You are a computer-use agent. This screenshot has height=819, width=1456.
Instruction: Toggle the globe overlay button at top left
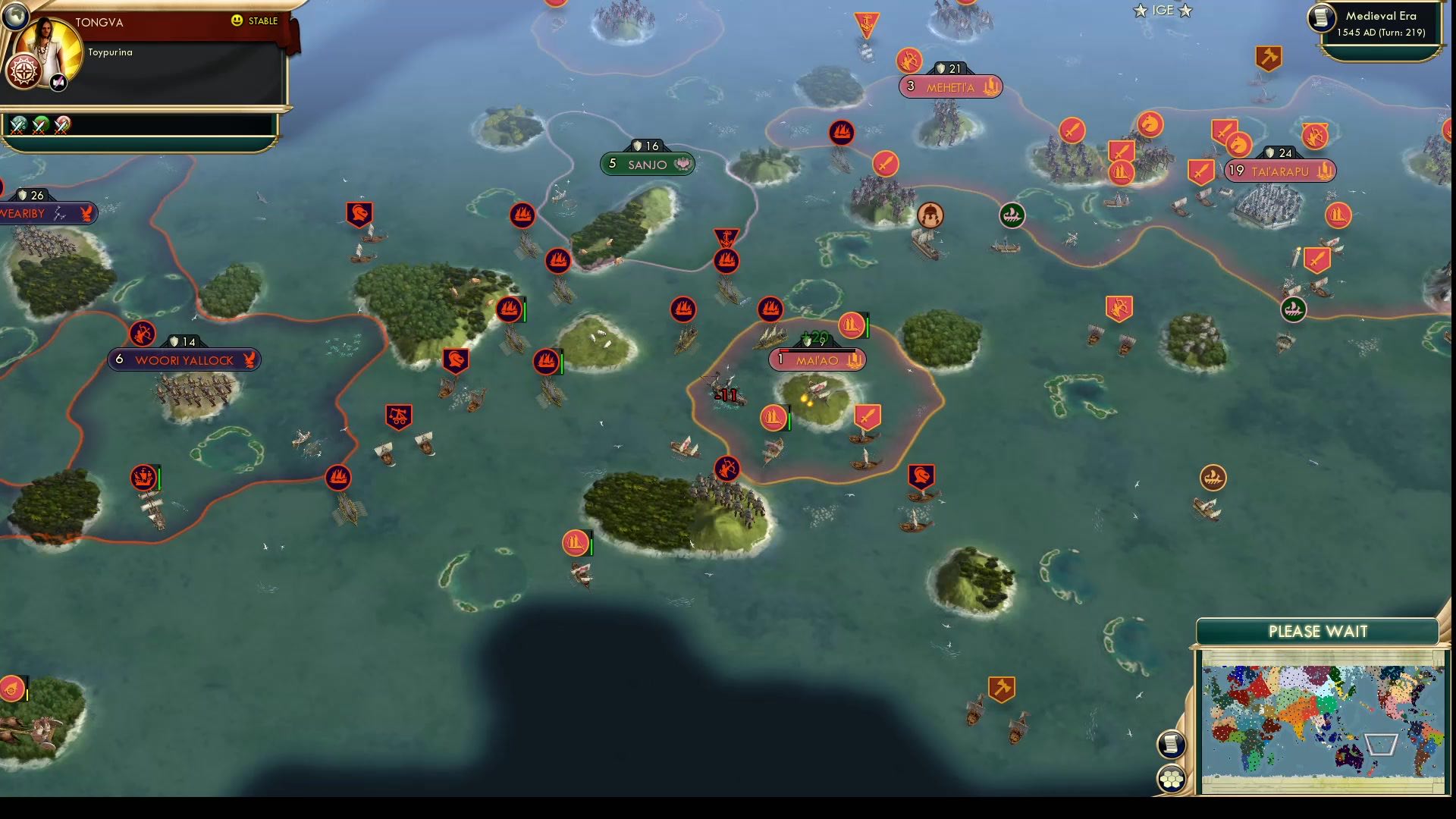click(x=15, y=15)
